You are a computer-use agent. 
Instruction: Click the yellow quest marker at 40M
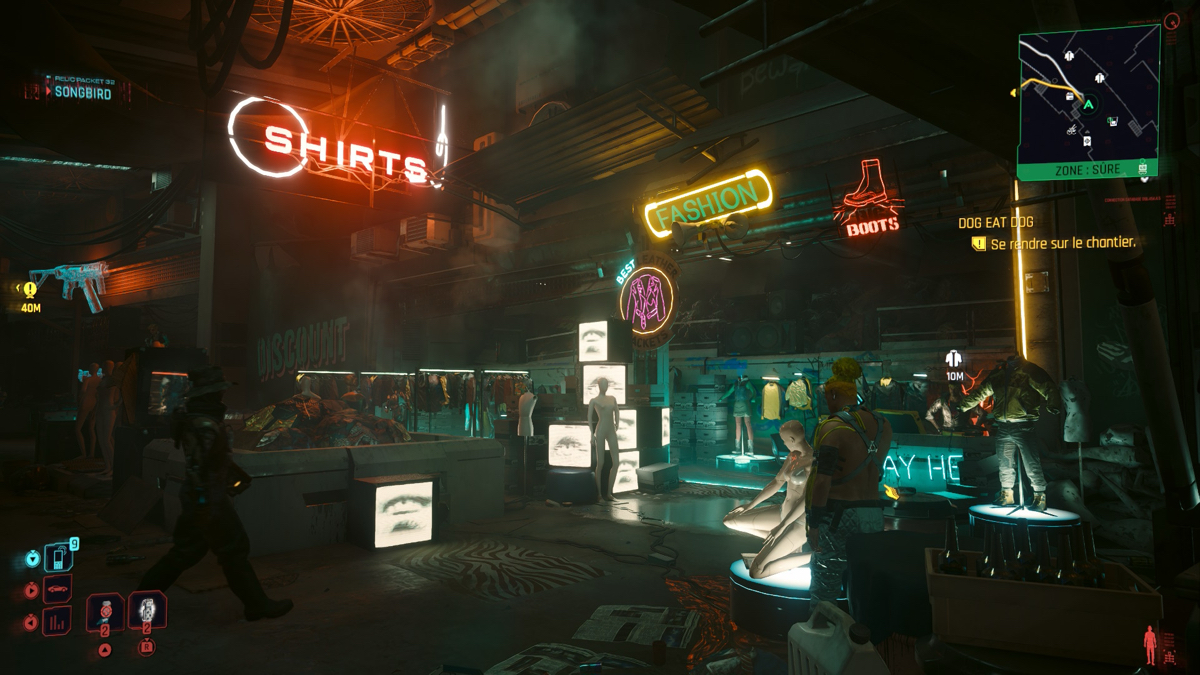[x=30, y=290]
